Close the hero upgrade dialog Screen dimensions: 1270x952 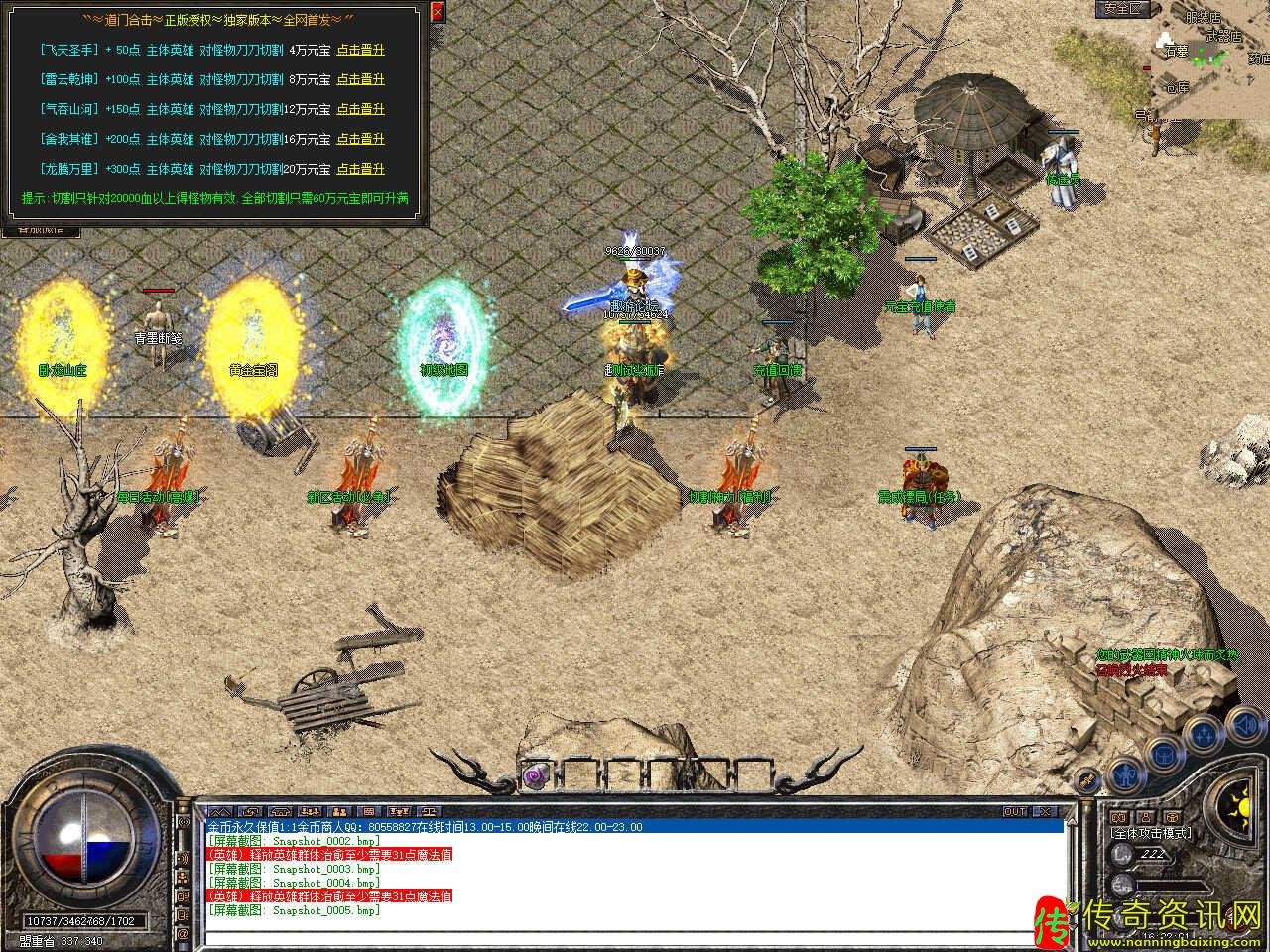coord(438,13)
